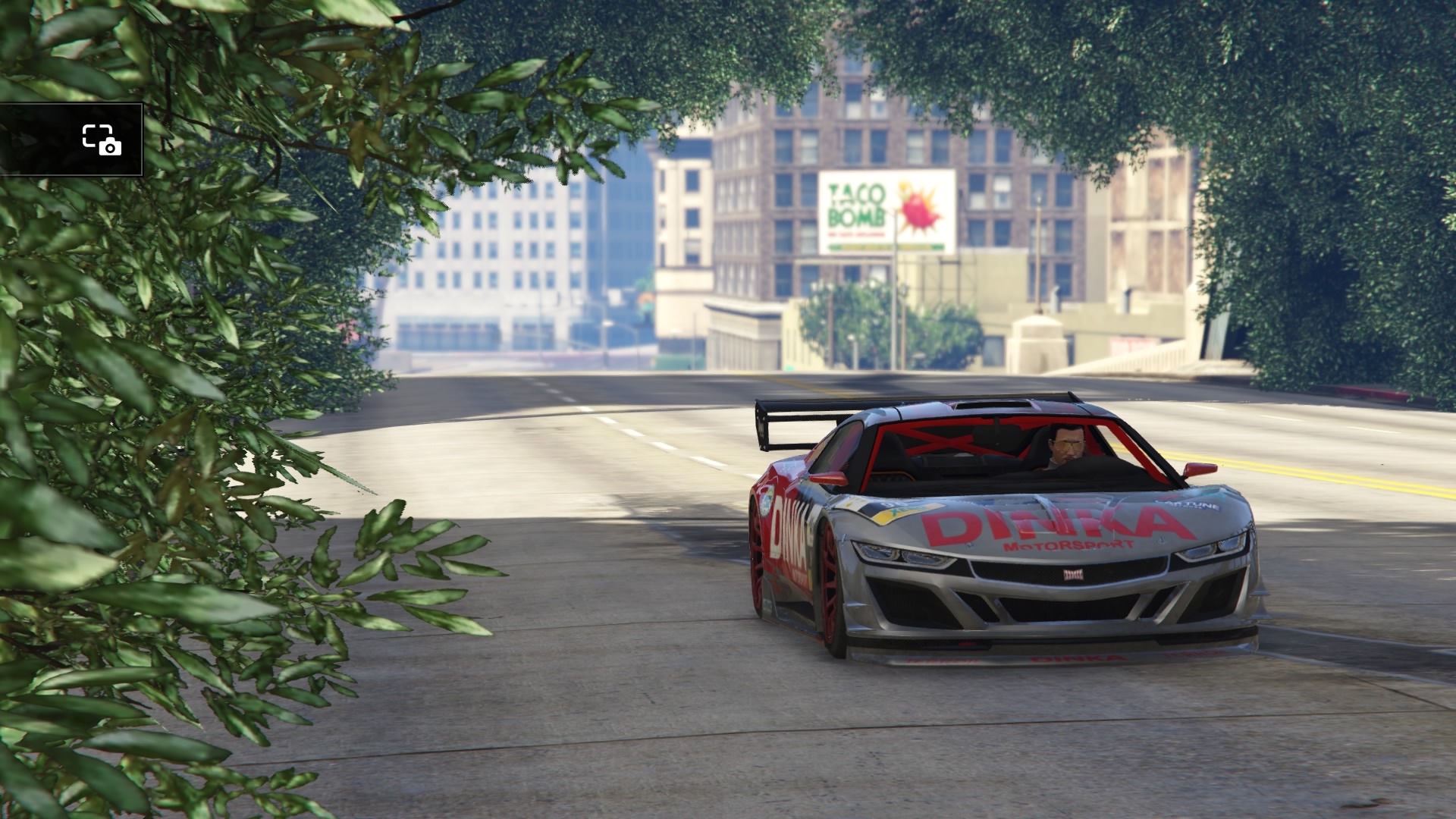Click the screenshot capture overlay icon
Viewport: 1456px width, 819px height.
click(102, 140)
